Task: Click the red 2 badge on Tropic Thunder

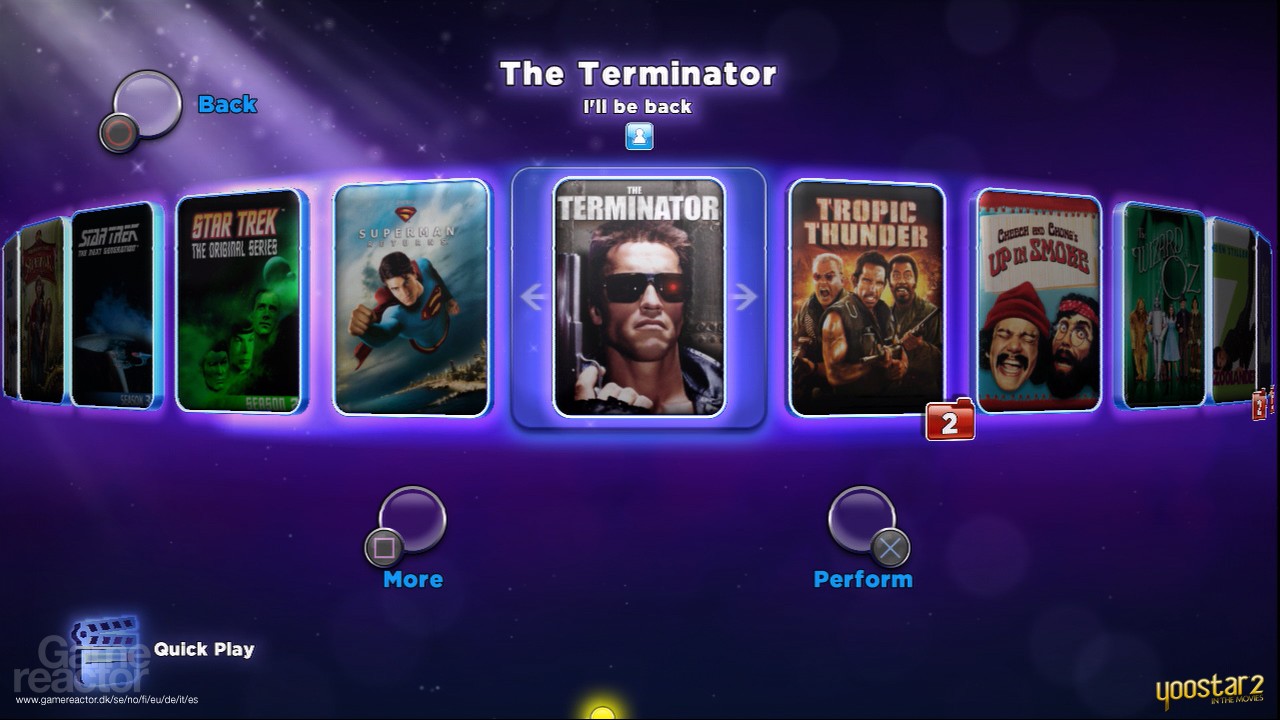Action: [948, 421]
